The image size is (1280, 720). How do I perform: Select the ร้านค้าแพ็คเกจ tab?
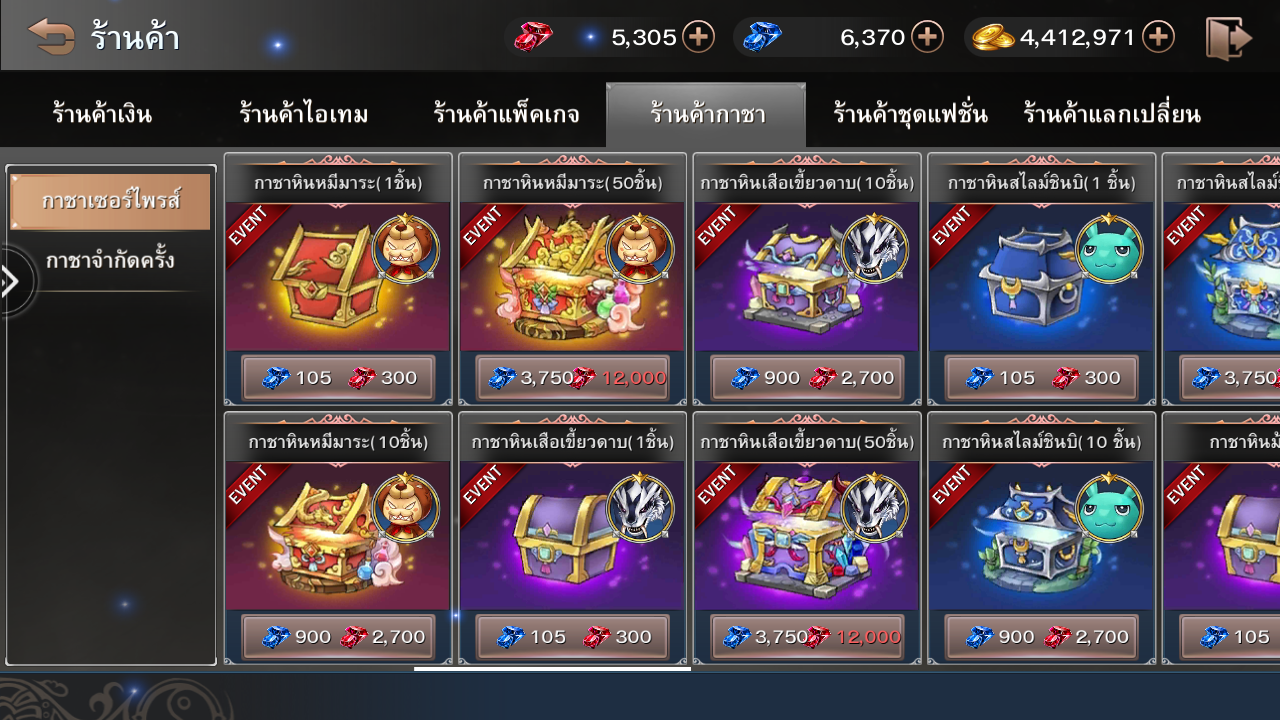[506, 115]
